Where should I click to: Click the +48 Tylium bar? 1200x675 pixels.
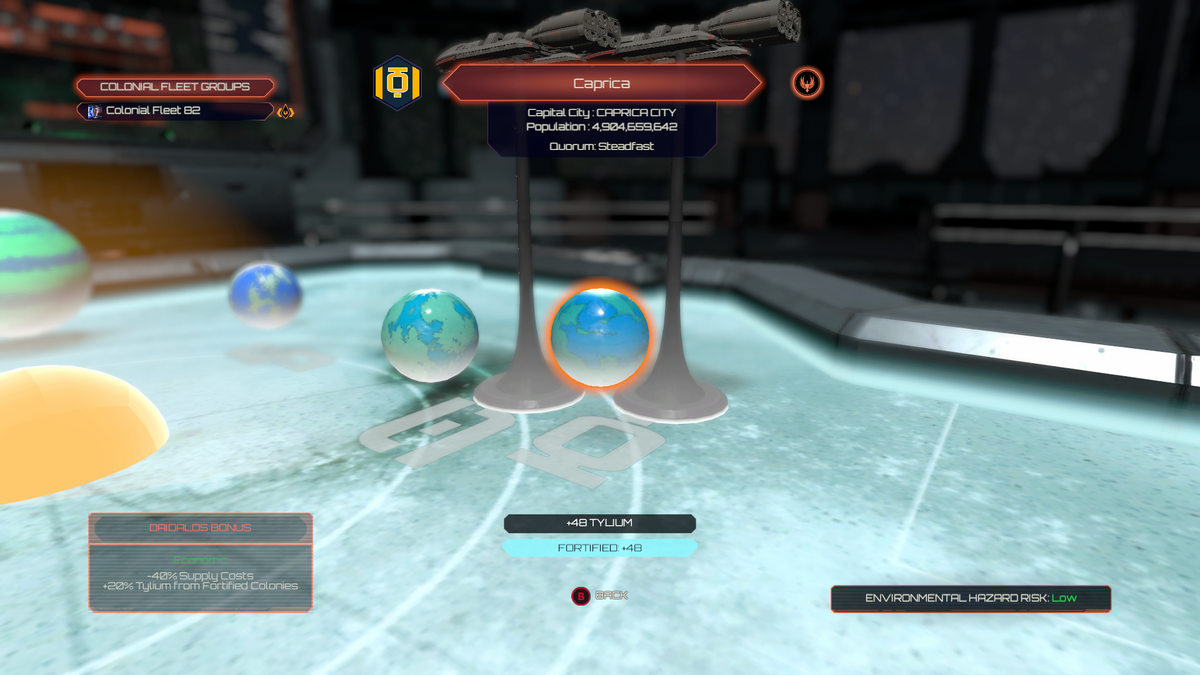pos(599,523)
